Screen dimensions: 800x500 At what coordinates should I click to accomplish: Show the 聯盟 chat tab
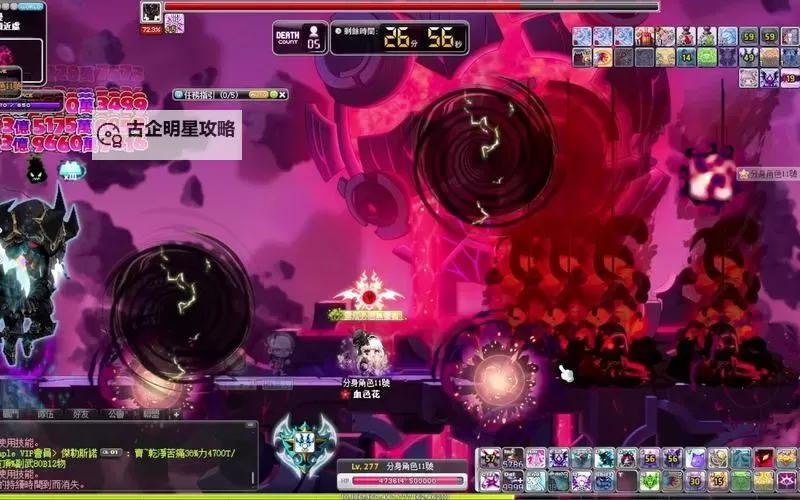(x=150, y=413)
